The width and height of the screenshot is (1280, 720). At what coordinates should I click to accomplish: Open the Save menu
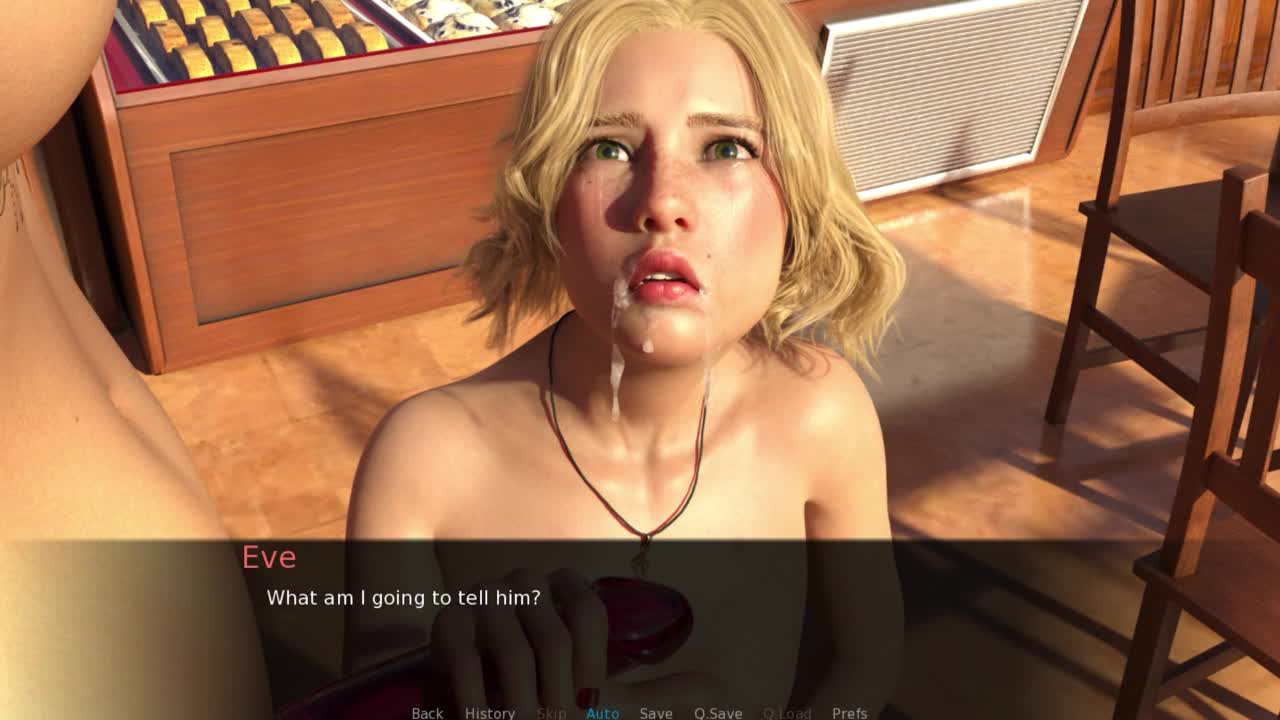tap(656, 713)
